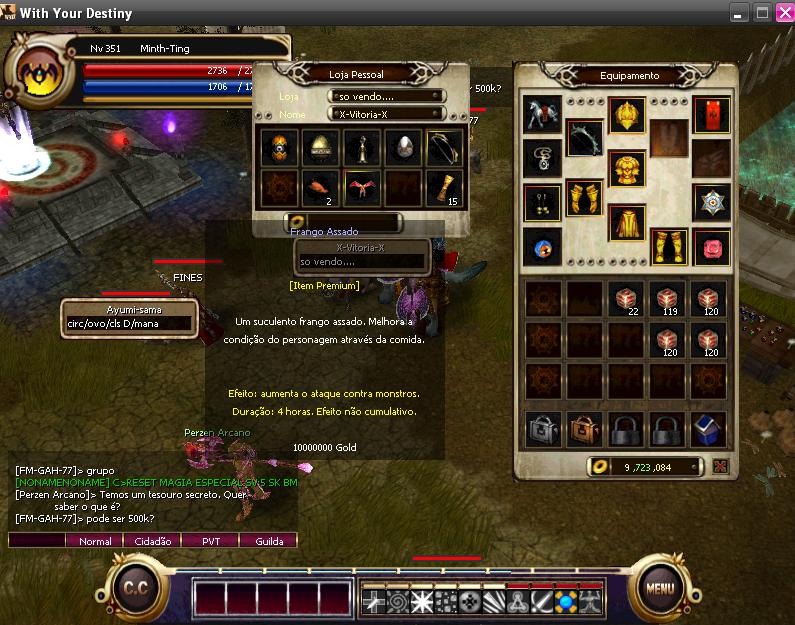
Task: Choose the white egg in the shop
Action: pos(400,147)
